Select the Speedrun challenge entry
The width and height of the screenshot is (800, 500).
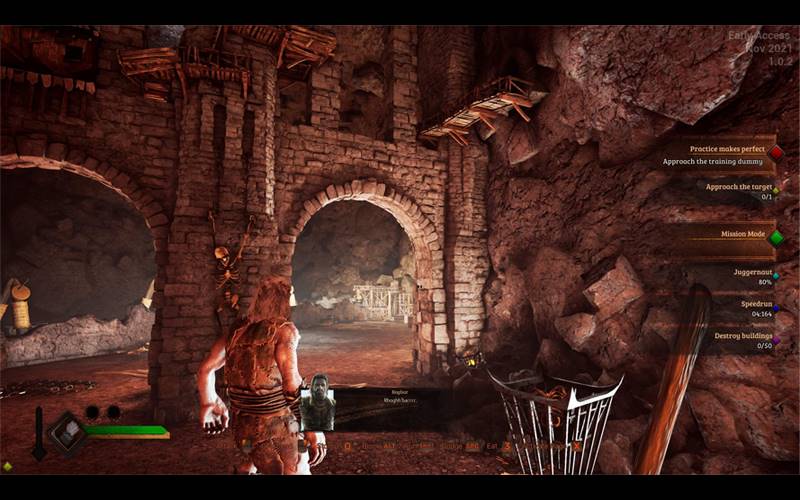[755, 302]
